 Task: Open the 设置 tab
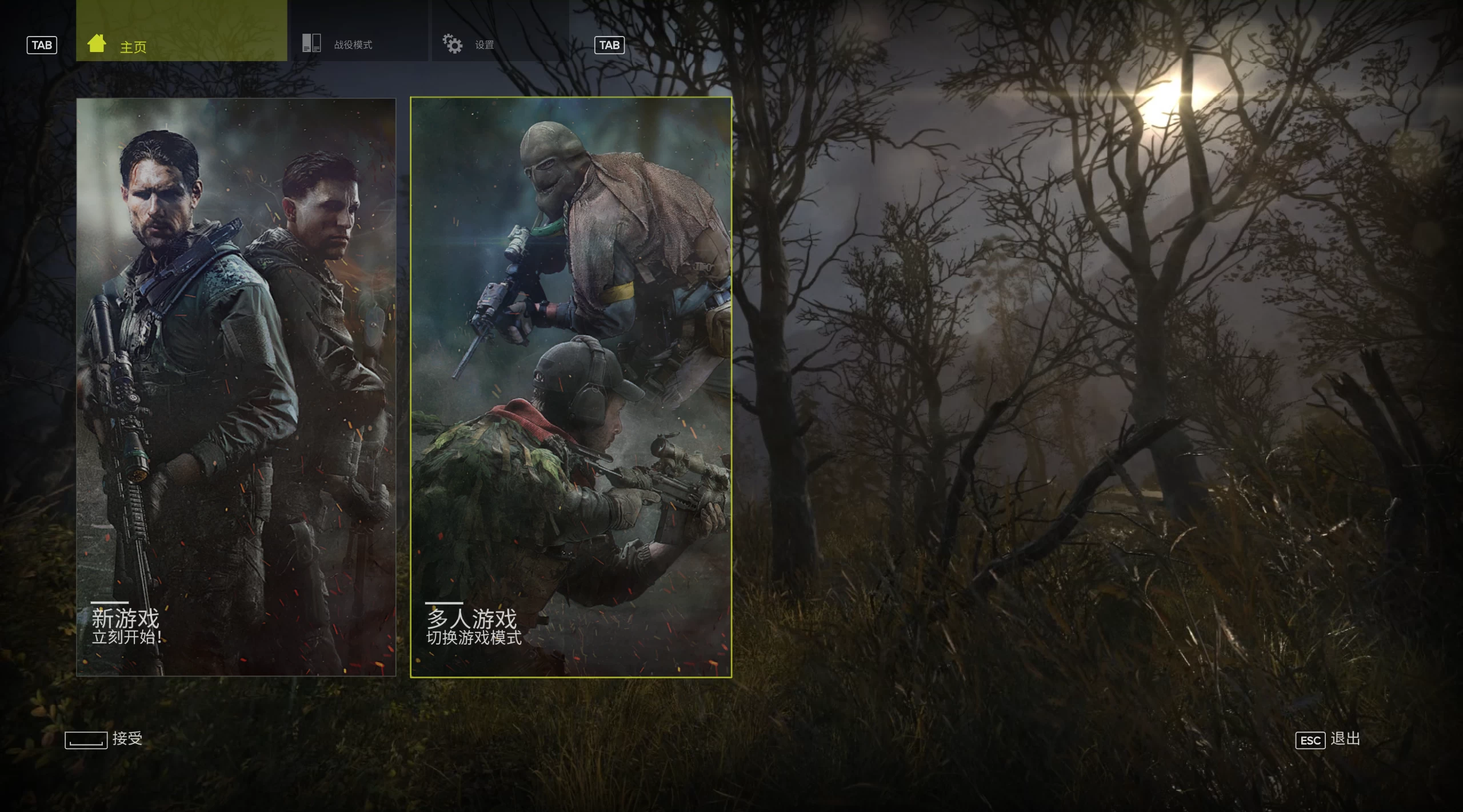[483, 45]
